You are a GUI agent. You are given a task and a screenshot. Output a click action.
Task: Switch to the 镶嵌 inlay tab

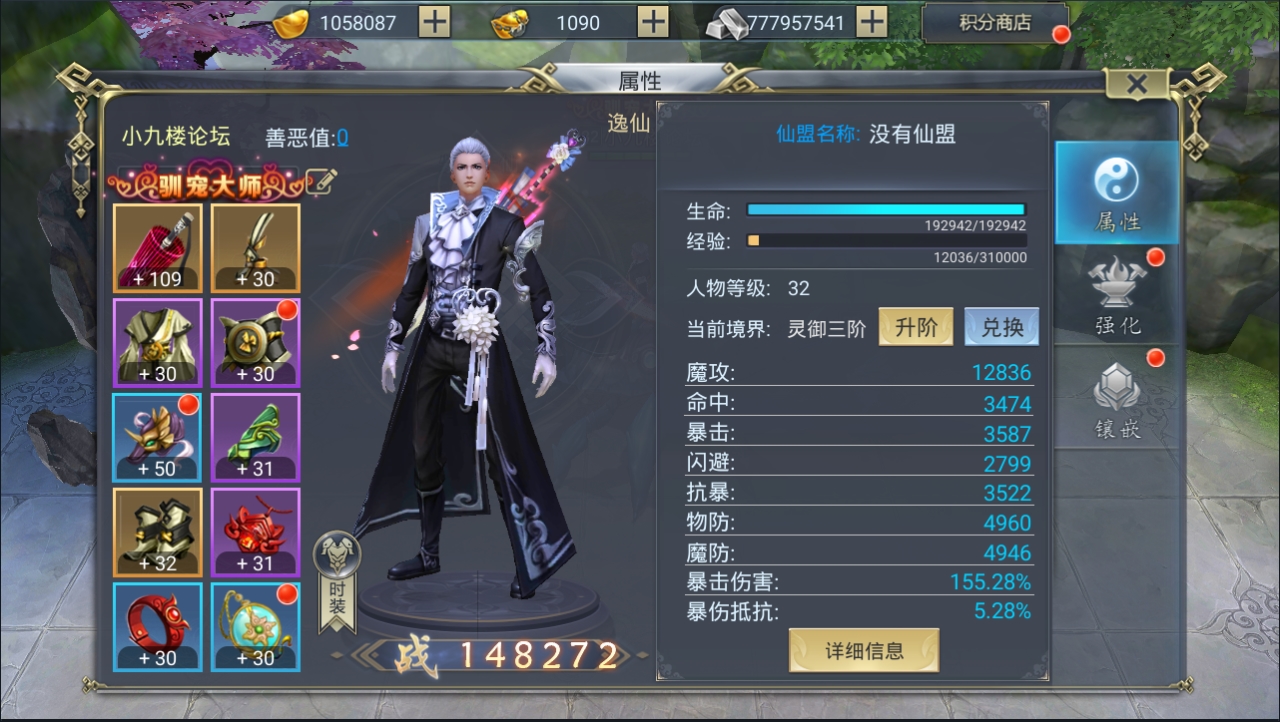coord(1117,400)
